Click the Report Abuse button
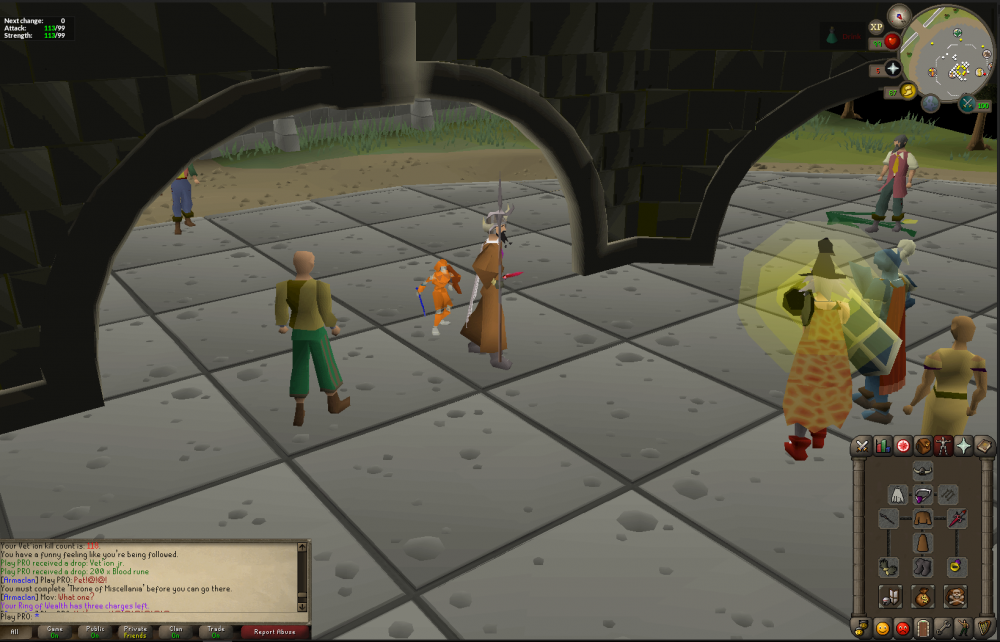The height and width of the screenshot is (642, 1000). click(273, 632)
